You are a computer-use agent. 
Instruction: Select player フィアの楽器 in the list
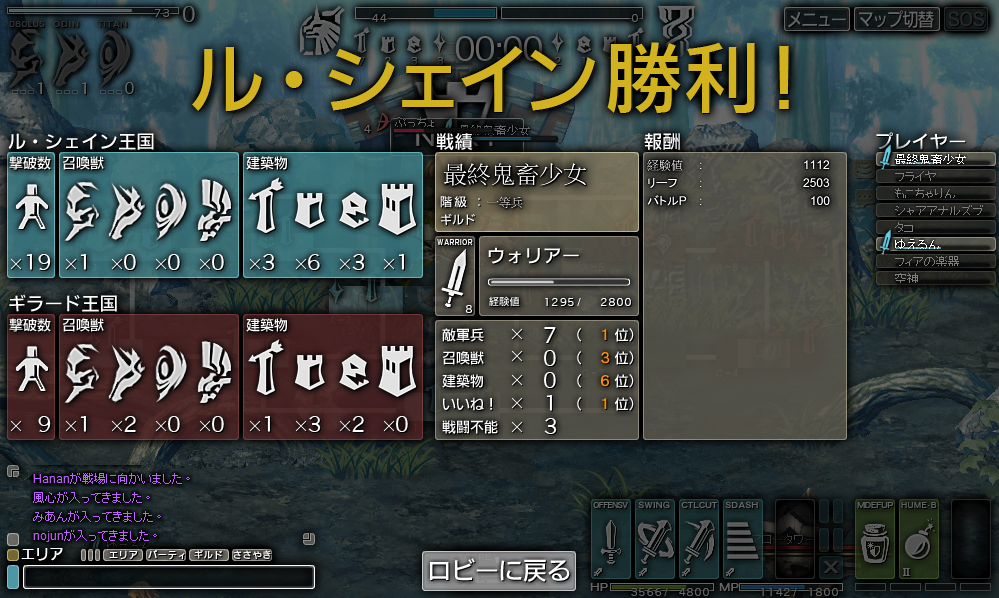click(x=935, y=261)
